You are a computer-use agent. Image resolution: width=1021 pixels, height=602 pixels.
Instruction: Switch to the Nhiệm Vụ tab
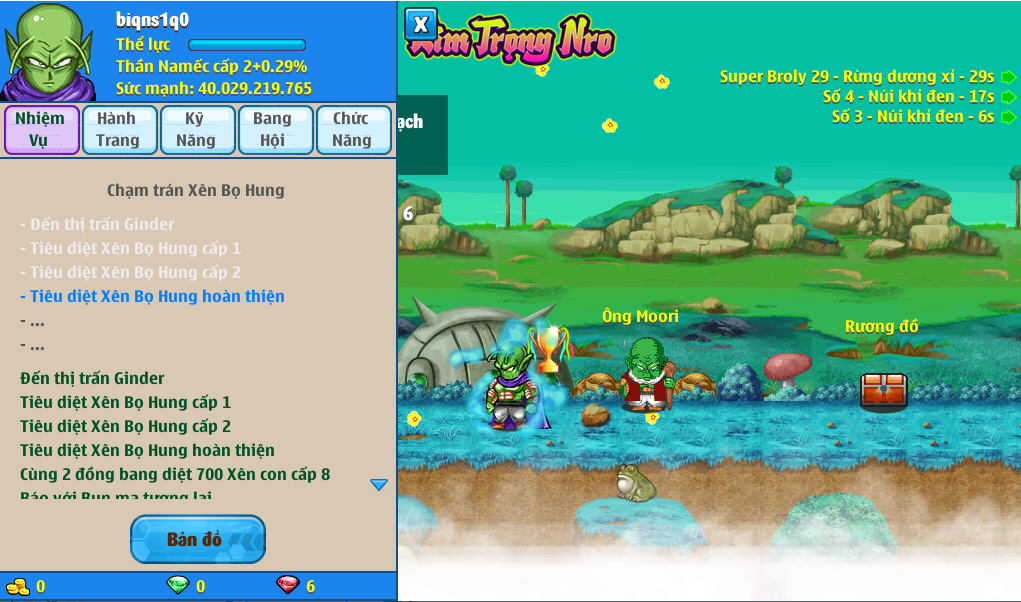click(x=41, y=130)
